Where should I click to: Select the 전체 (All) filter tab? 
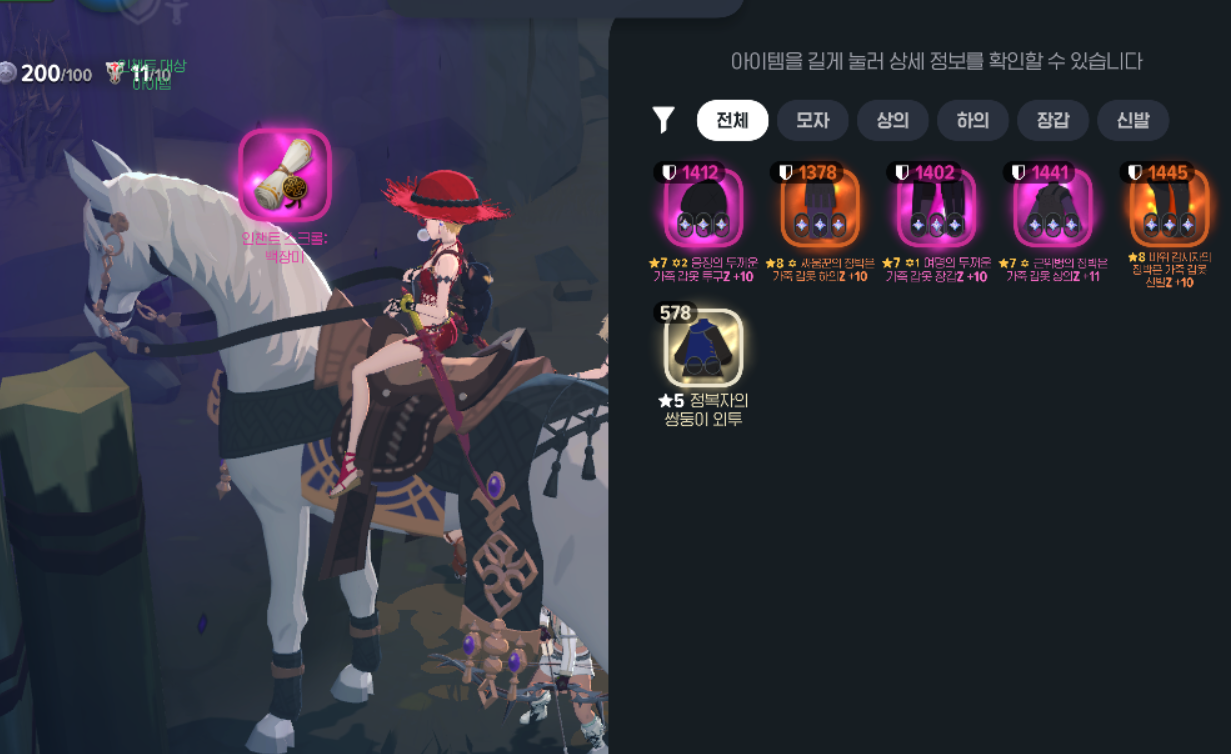732,121
